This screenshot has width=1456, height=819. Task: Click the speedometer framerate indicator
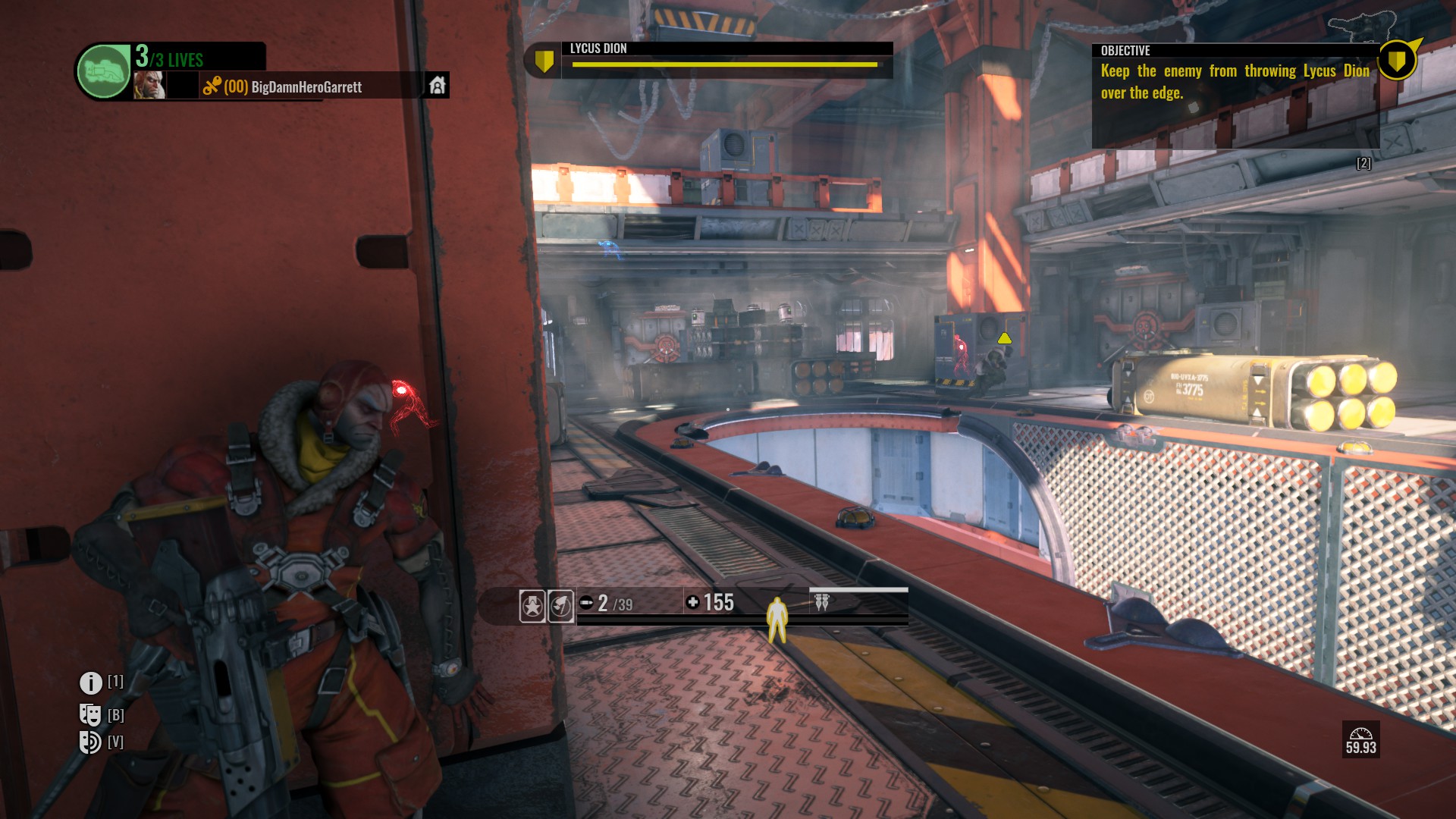point(1360,739)
